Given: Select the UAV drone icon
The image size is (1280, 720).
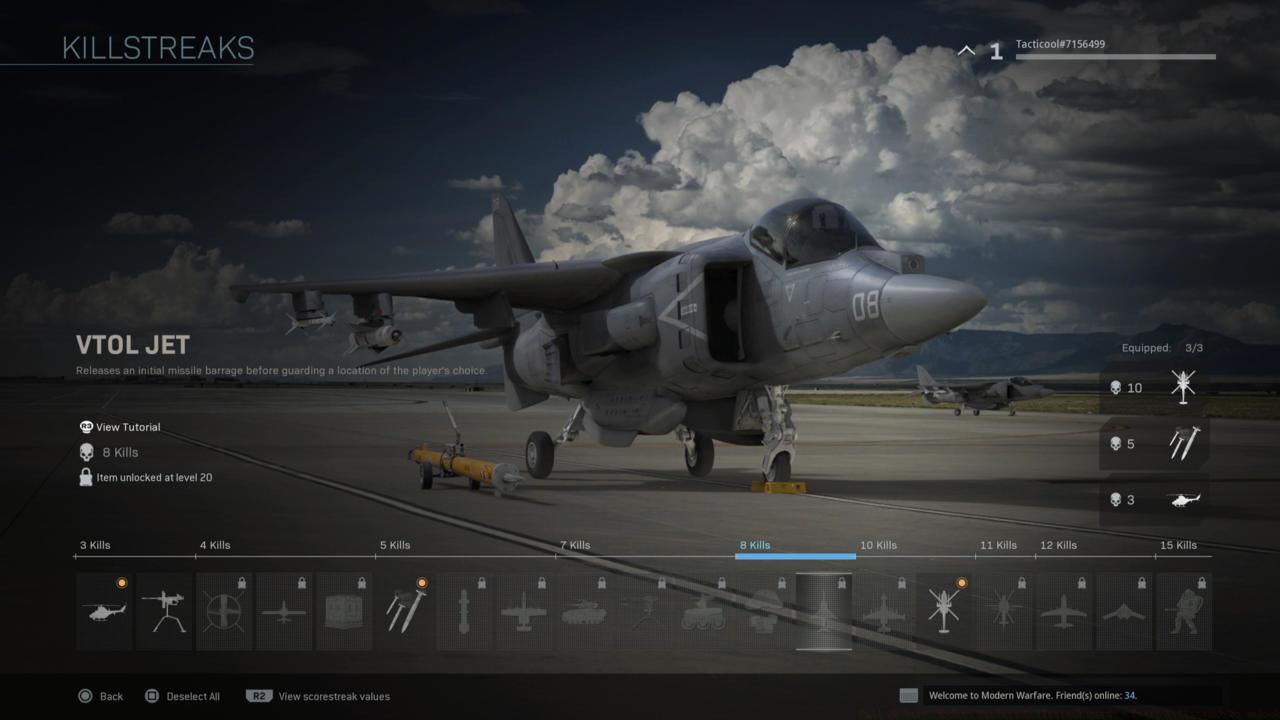Looking at the screenshot, I should tap(284, 610).
